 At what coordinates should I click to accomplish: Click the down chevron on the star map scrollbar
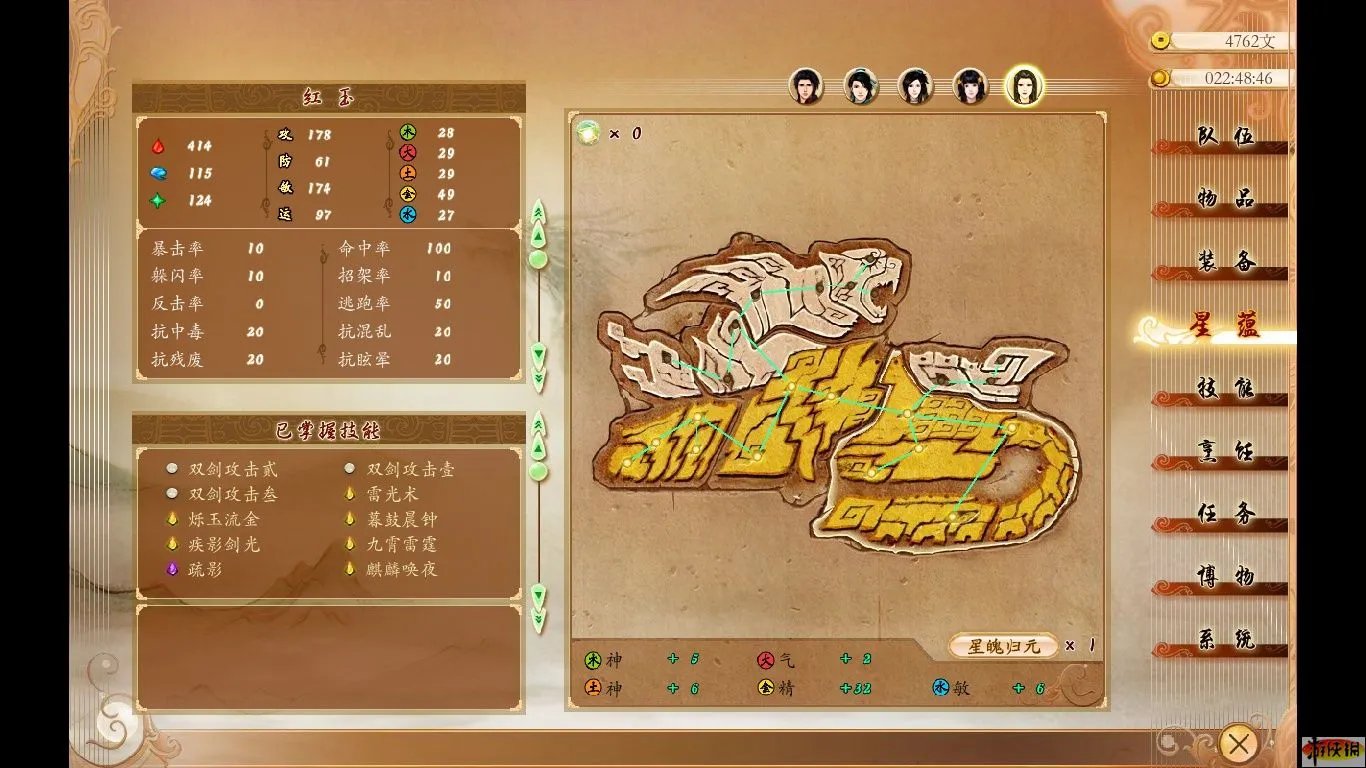pyautogui.click(x=538, y=595)
